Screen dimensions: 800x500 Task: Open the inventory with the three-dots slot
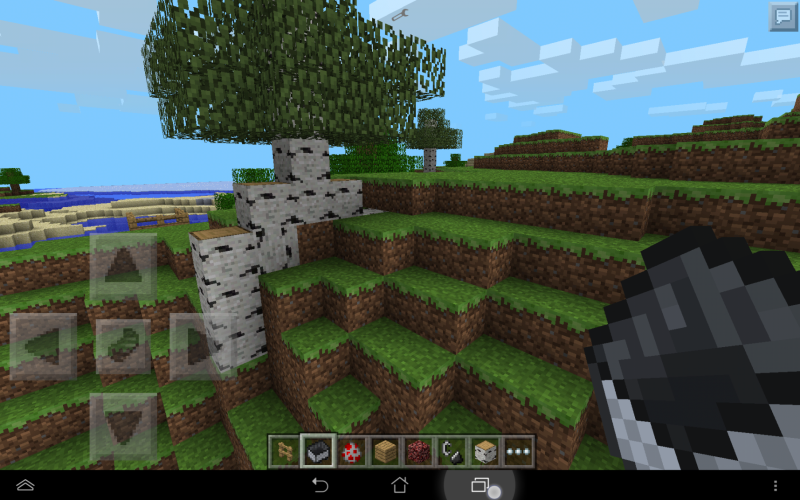(x=517, y=450)
